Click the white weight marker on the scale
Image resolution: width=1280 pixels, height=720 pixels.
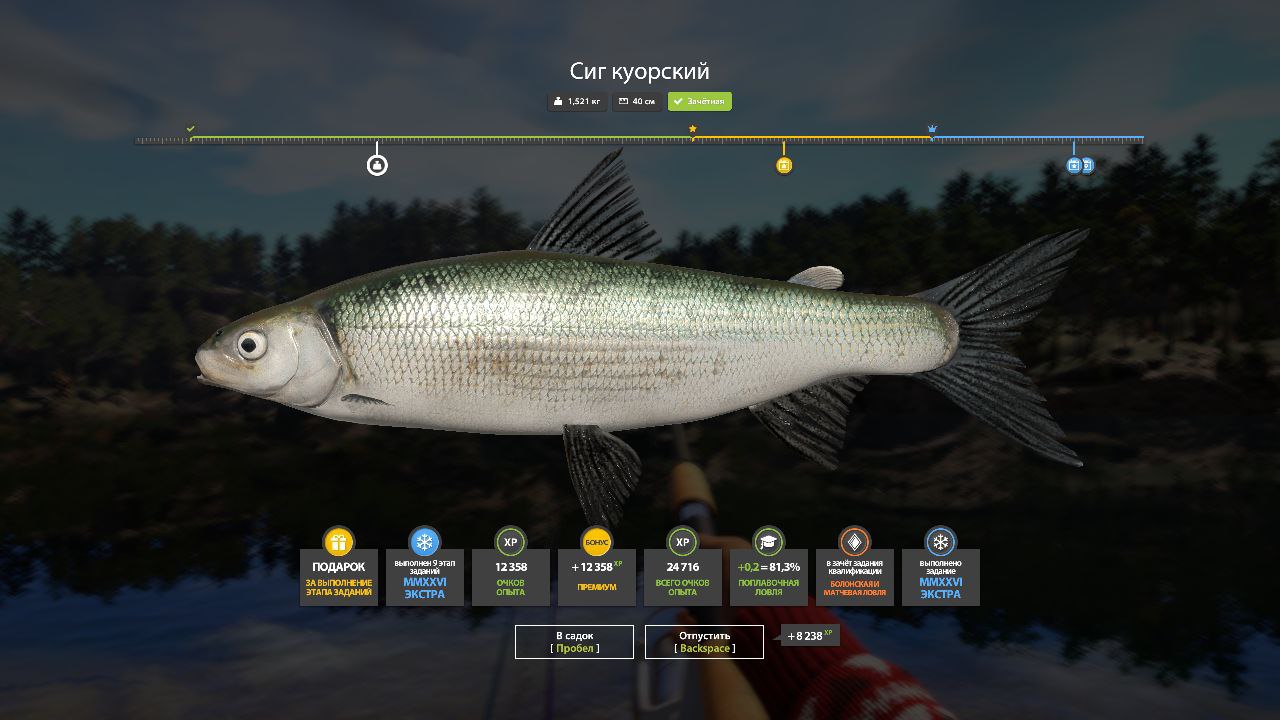tap(377, 165)
